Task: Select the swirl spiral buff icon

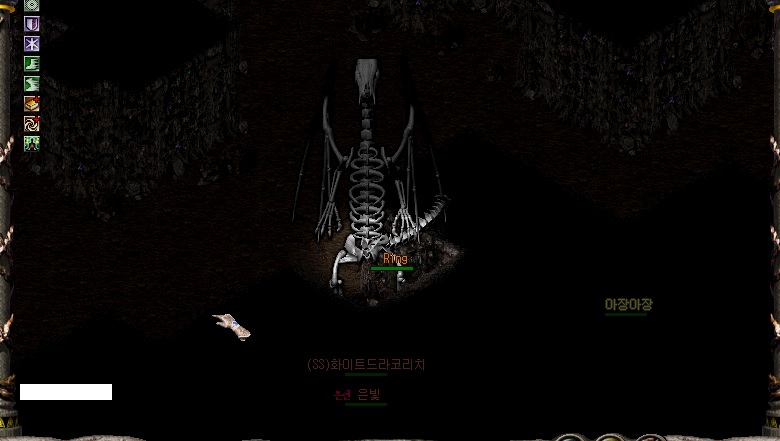Action: [x=32, y=123]
